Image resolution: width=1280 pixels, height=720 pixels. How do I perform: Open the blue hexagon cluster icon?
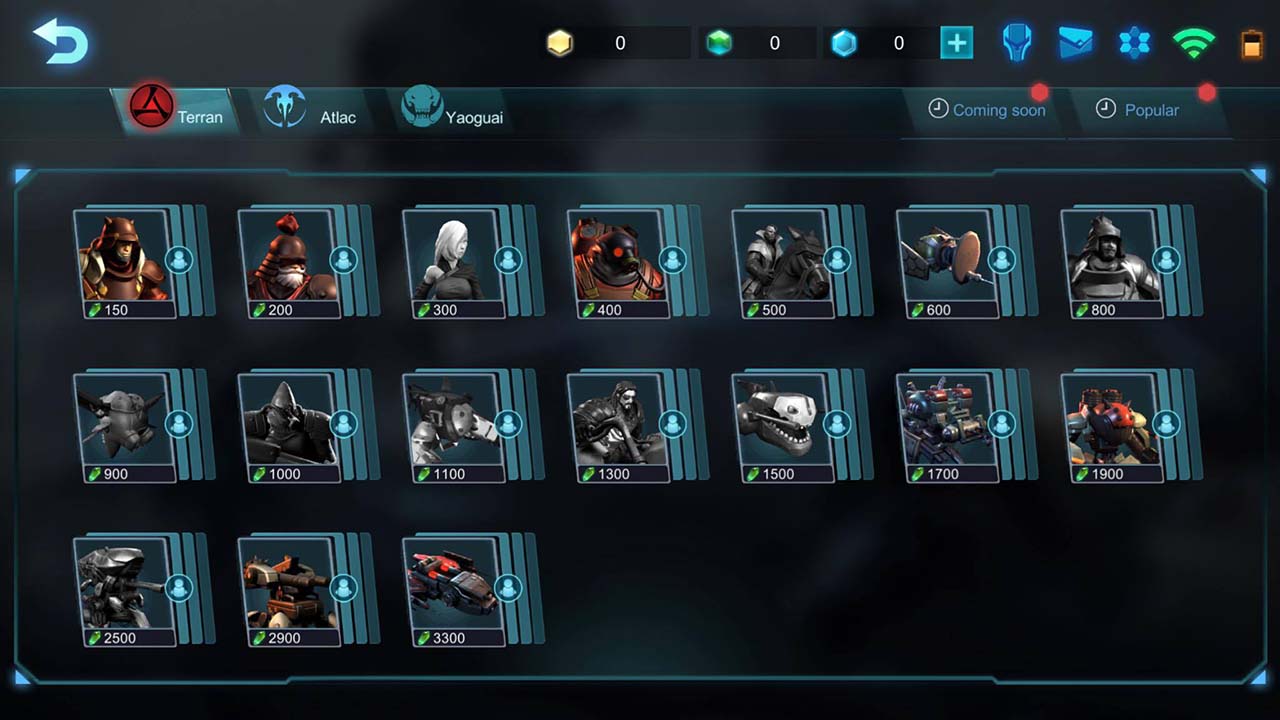pos(1134,43)
